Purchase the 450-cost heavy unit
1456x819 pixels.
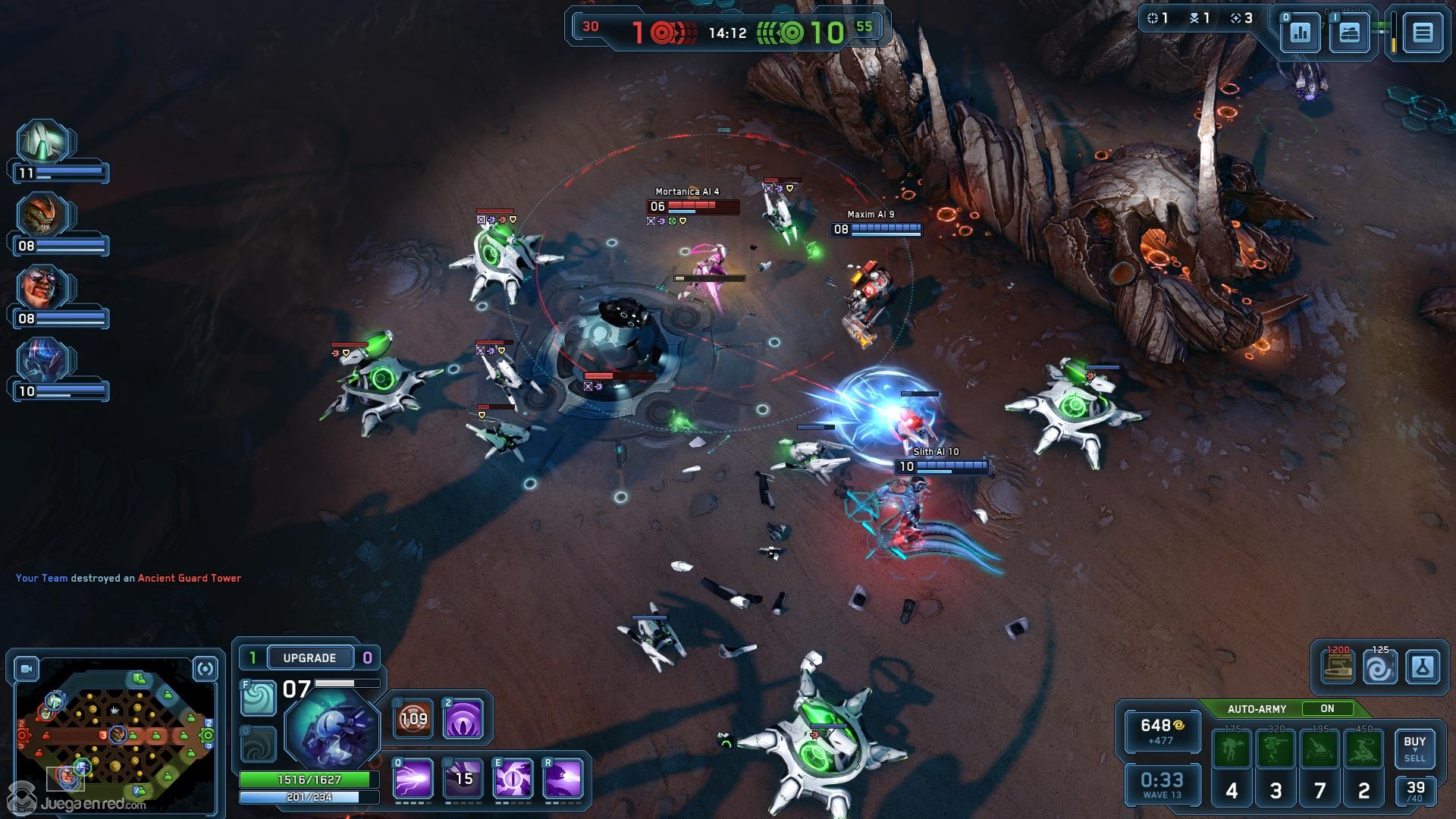(1363, 749)
